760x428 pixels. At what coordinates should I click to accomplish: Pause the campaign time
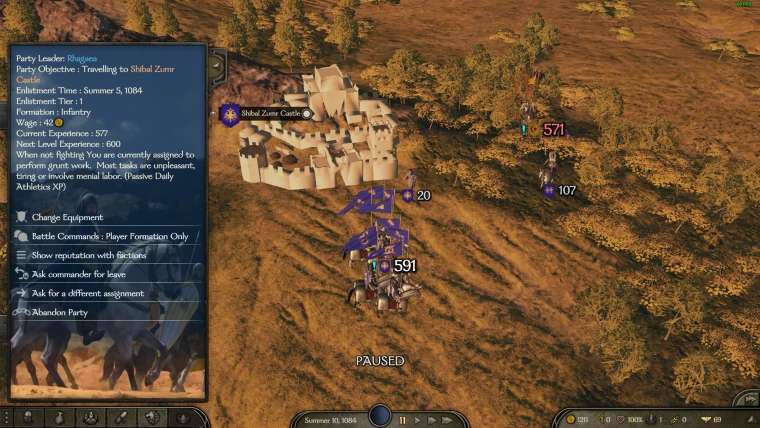[403, 420]
